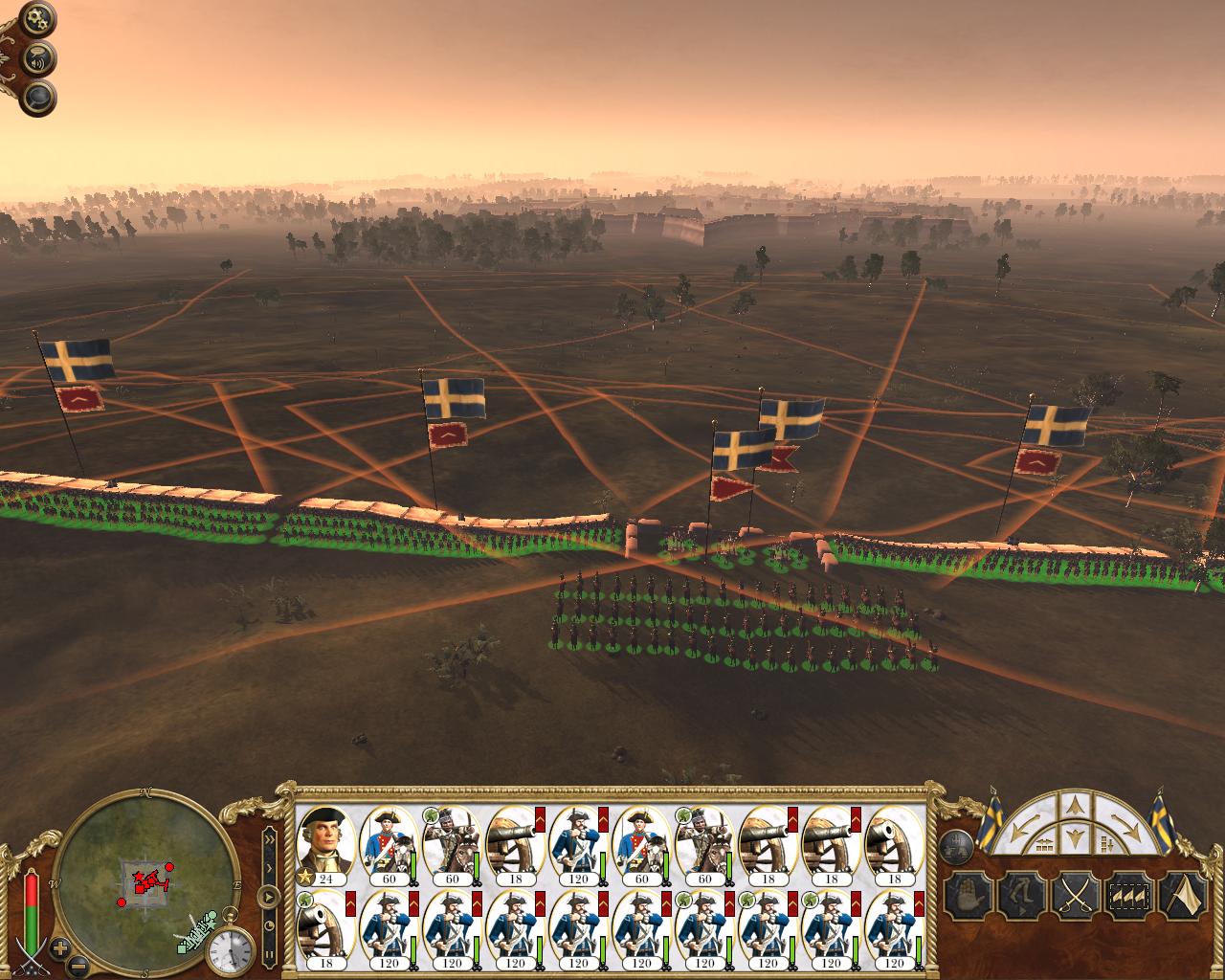Set normal battle speed with play button
Screen dimensions: 1225x980
point(269,898)
